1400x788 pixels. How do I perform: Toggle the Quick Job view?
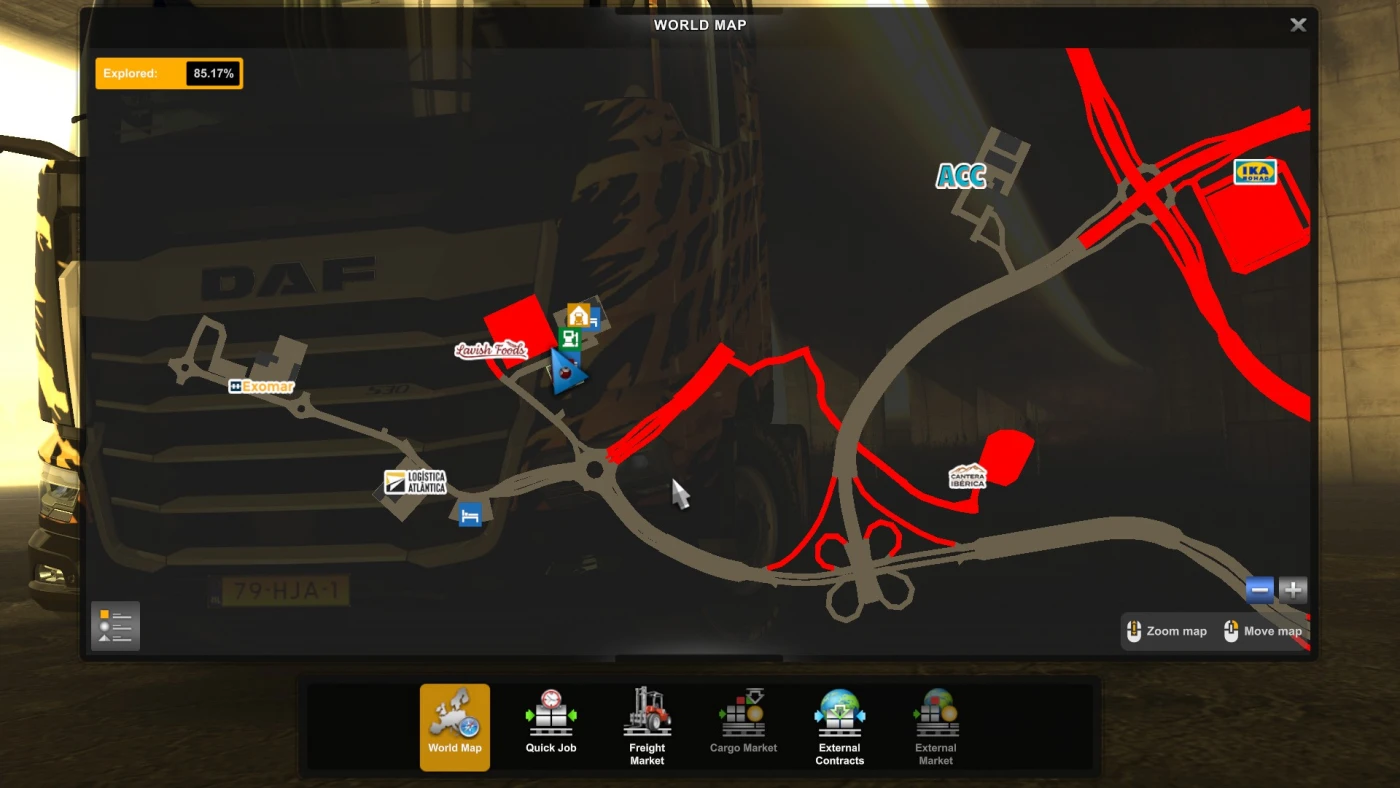551,725
